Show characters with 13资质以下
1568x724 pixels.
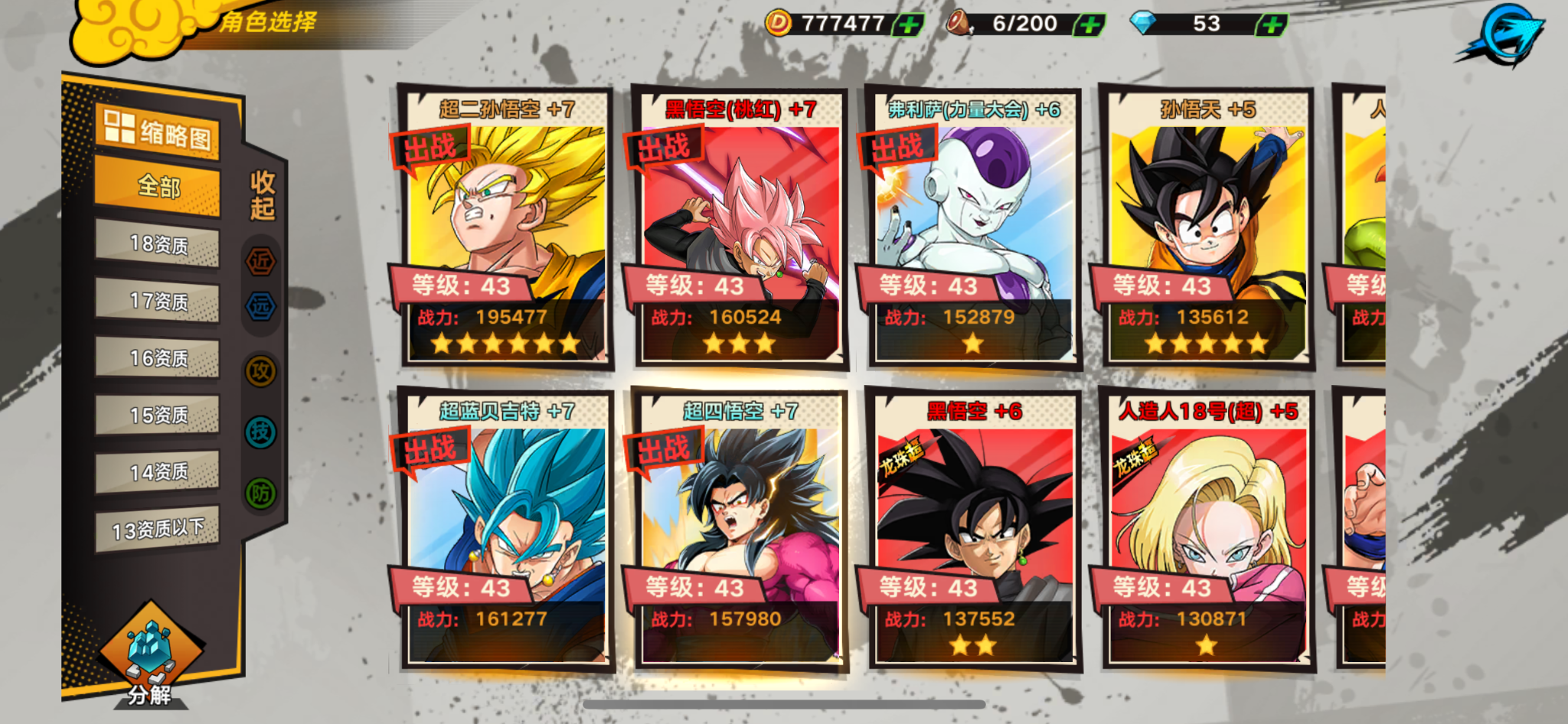coord(158,529)
